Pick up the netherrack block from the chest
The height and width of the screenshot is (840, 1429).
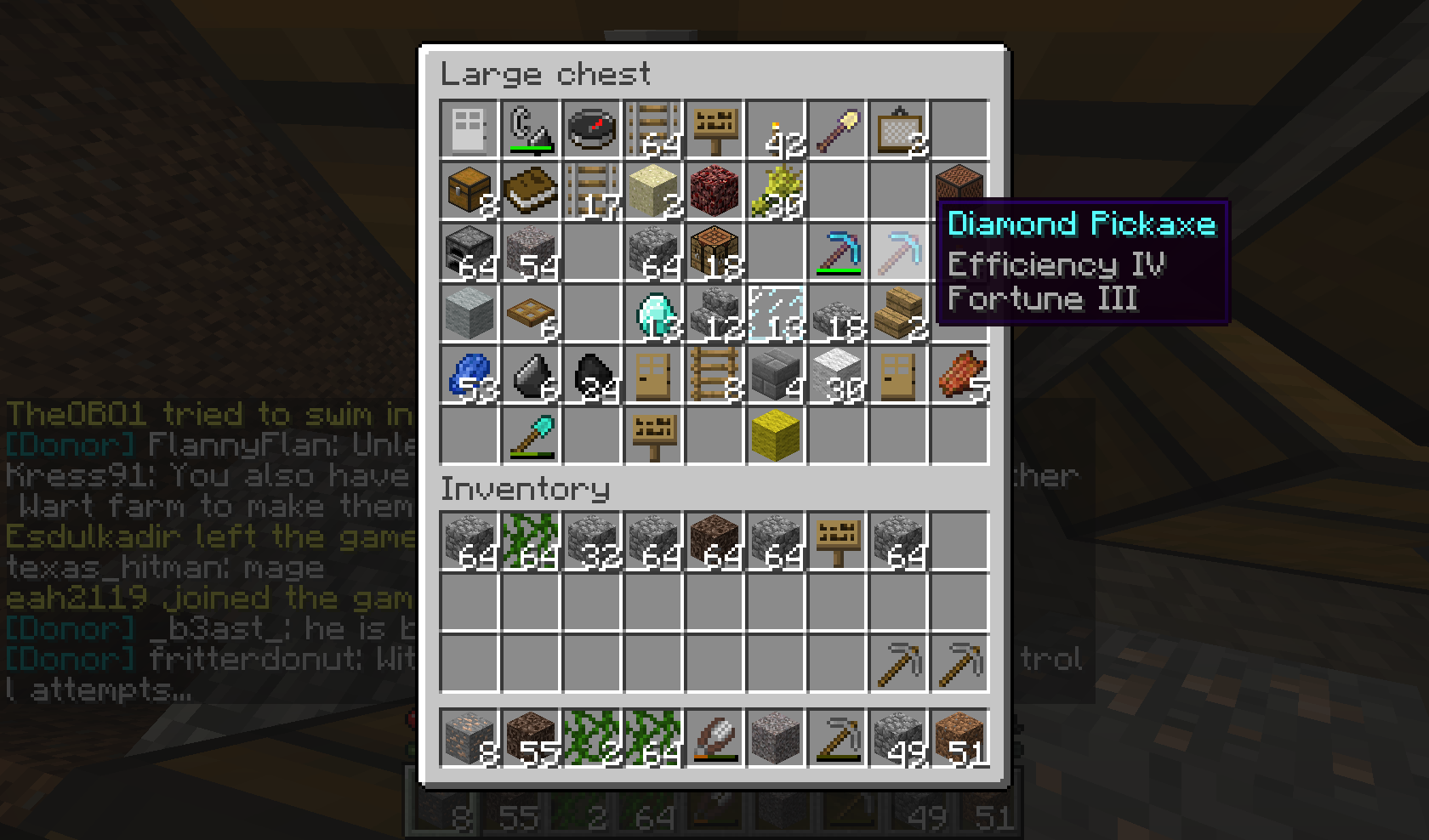pos(714,190)
